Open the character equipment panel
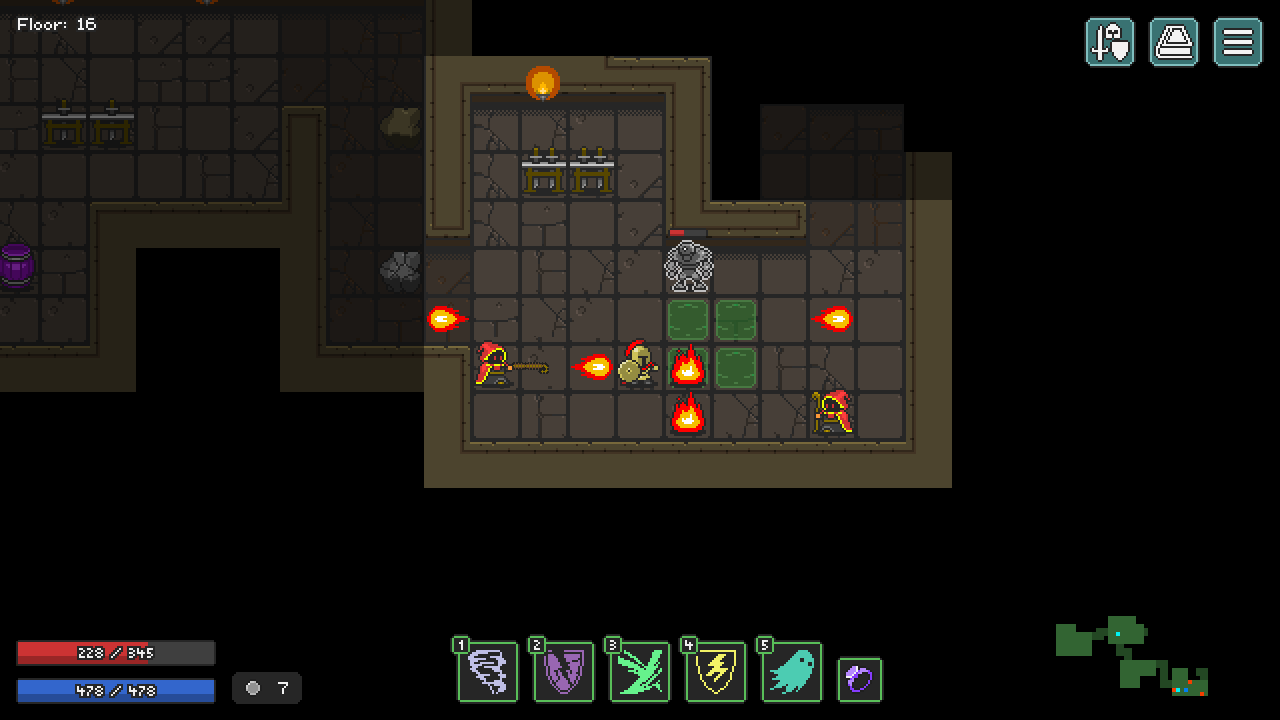1280x720 pixels. tap(1110, 43)
